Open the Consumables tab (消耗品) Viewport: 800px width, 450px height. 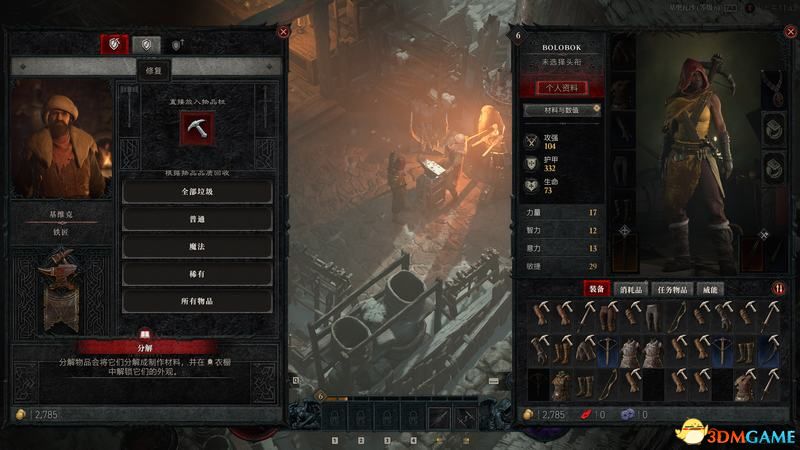(637, 288)
